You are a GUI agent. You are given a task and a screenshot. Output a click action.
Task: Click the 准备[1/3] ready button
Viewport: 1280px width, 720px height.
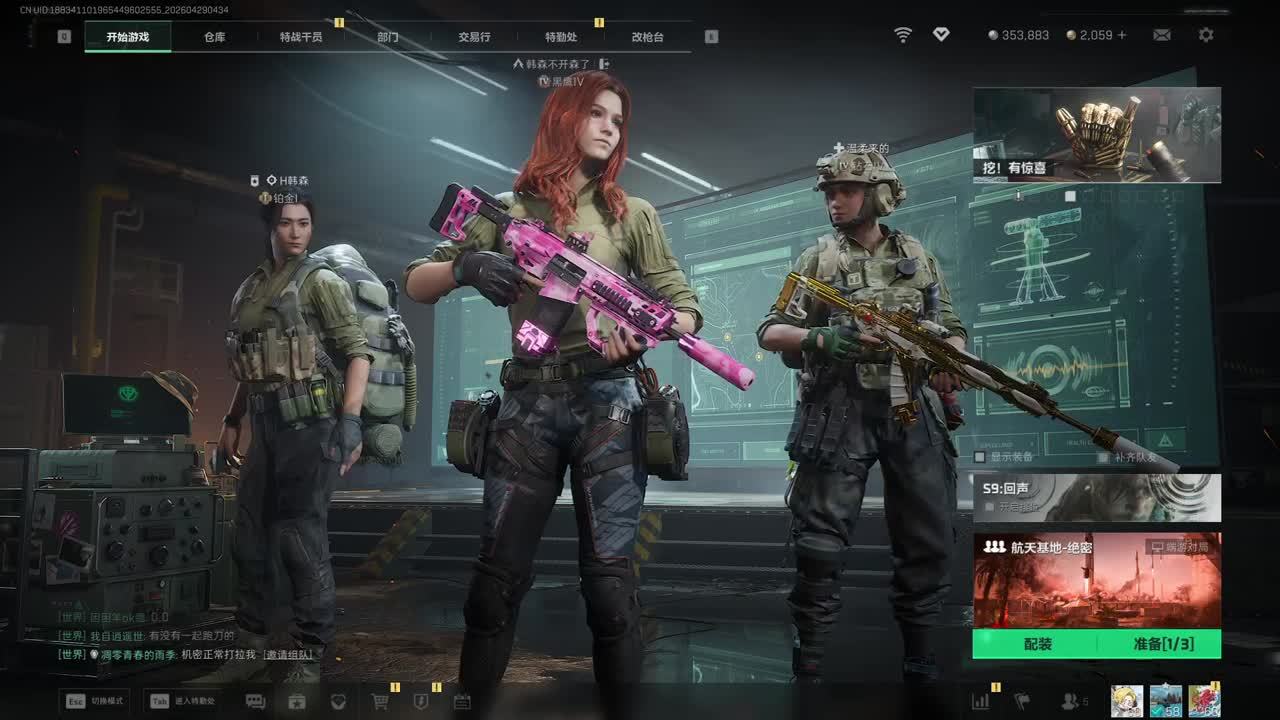click(1163, 644)
